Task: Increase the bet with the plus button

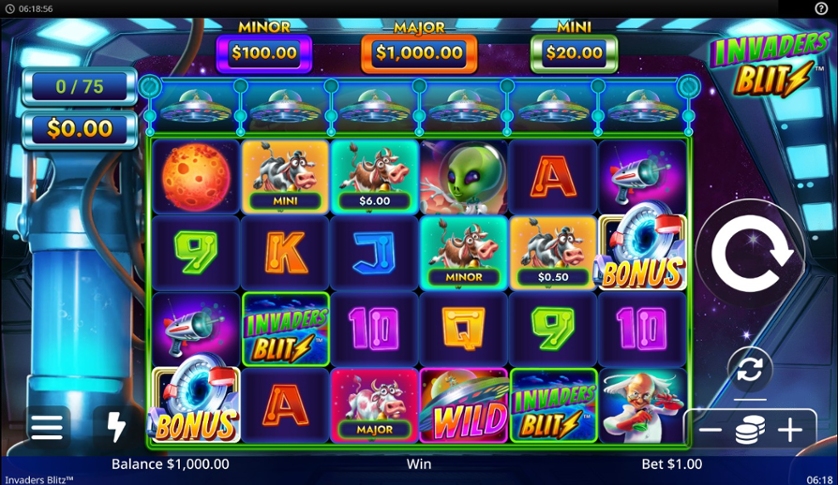Action: click(790, 431)
